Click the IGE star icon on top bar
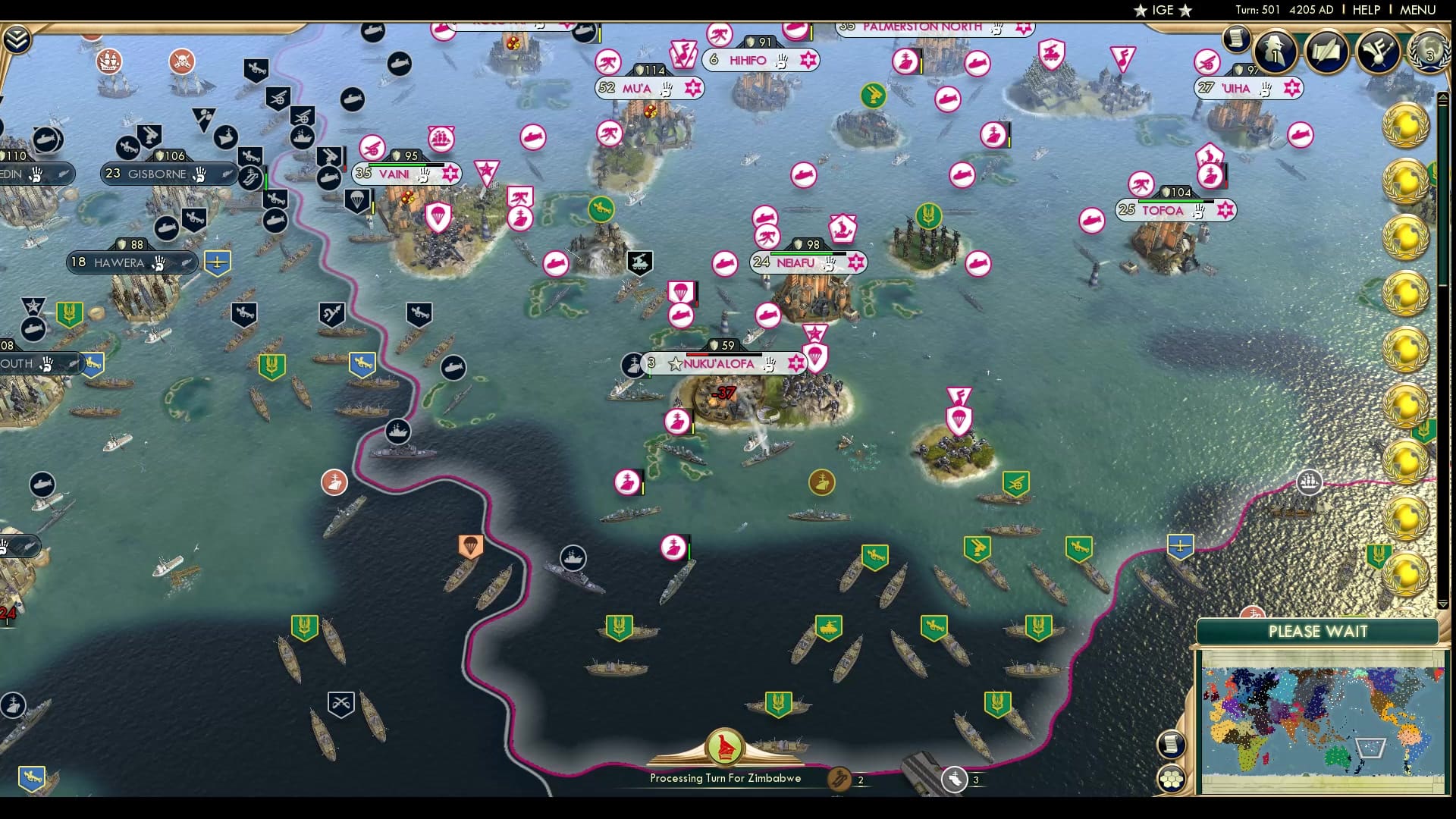1456x819 pixels. (1141, 10)
